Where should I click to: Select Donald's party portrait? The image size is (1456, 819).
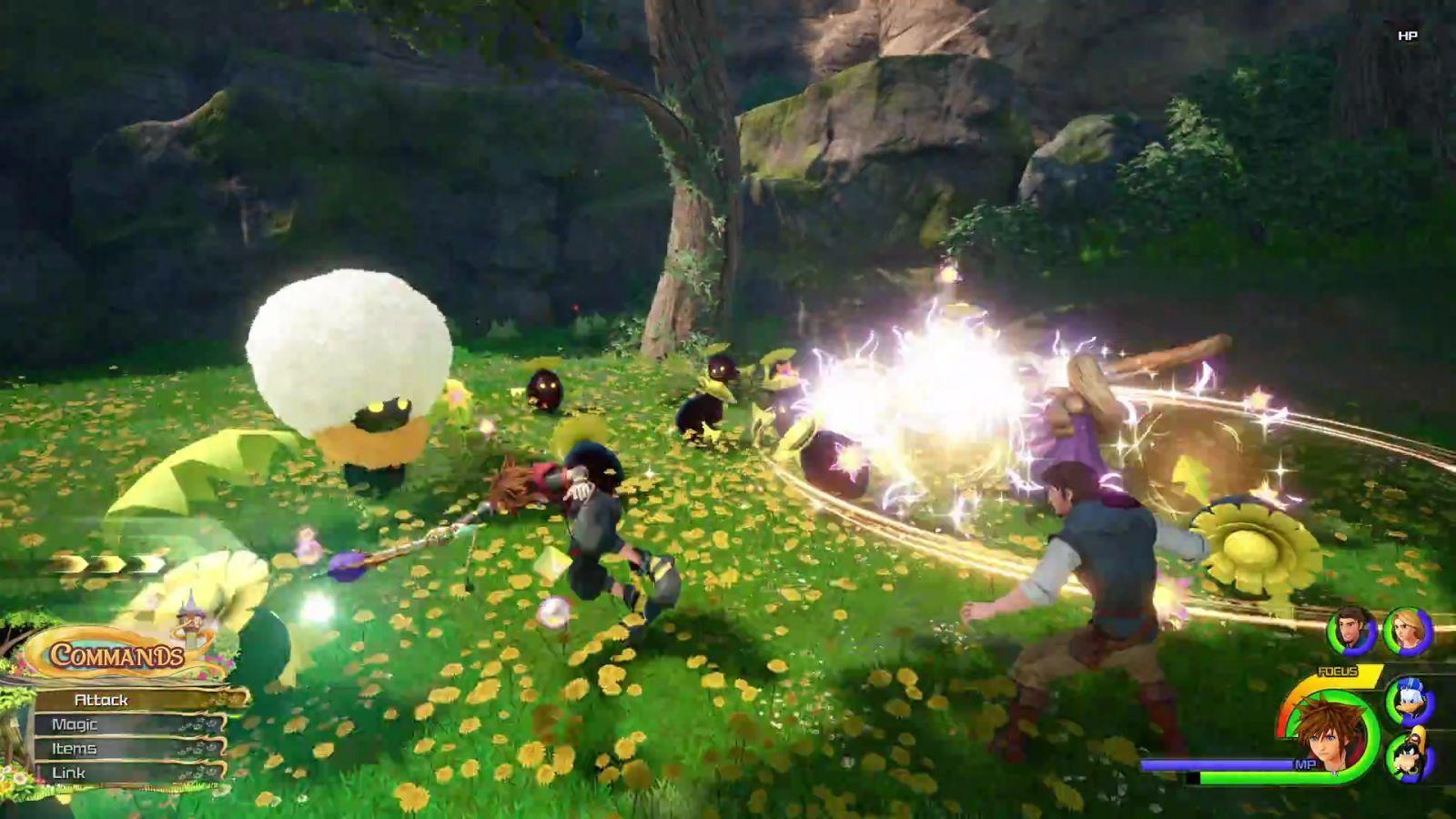[1409, 702]
